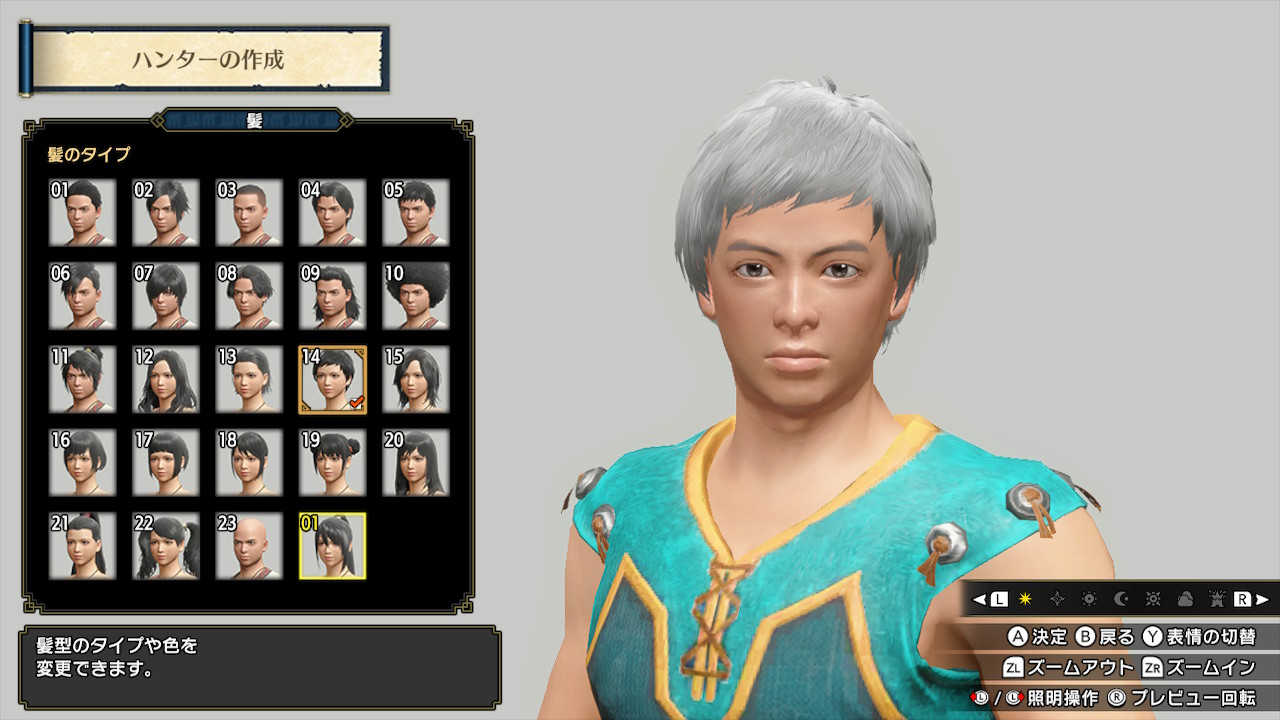Viewport: 1280px width, 720px height.
Task: Choose the afro hairstyle number 10
Action: [x=416, y=296]
